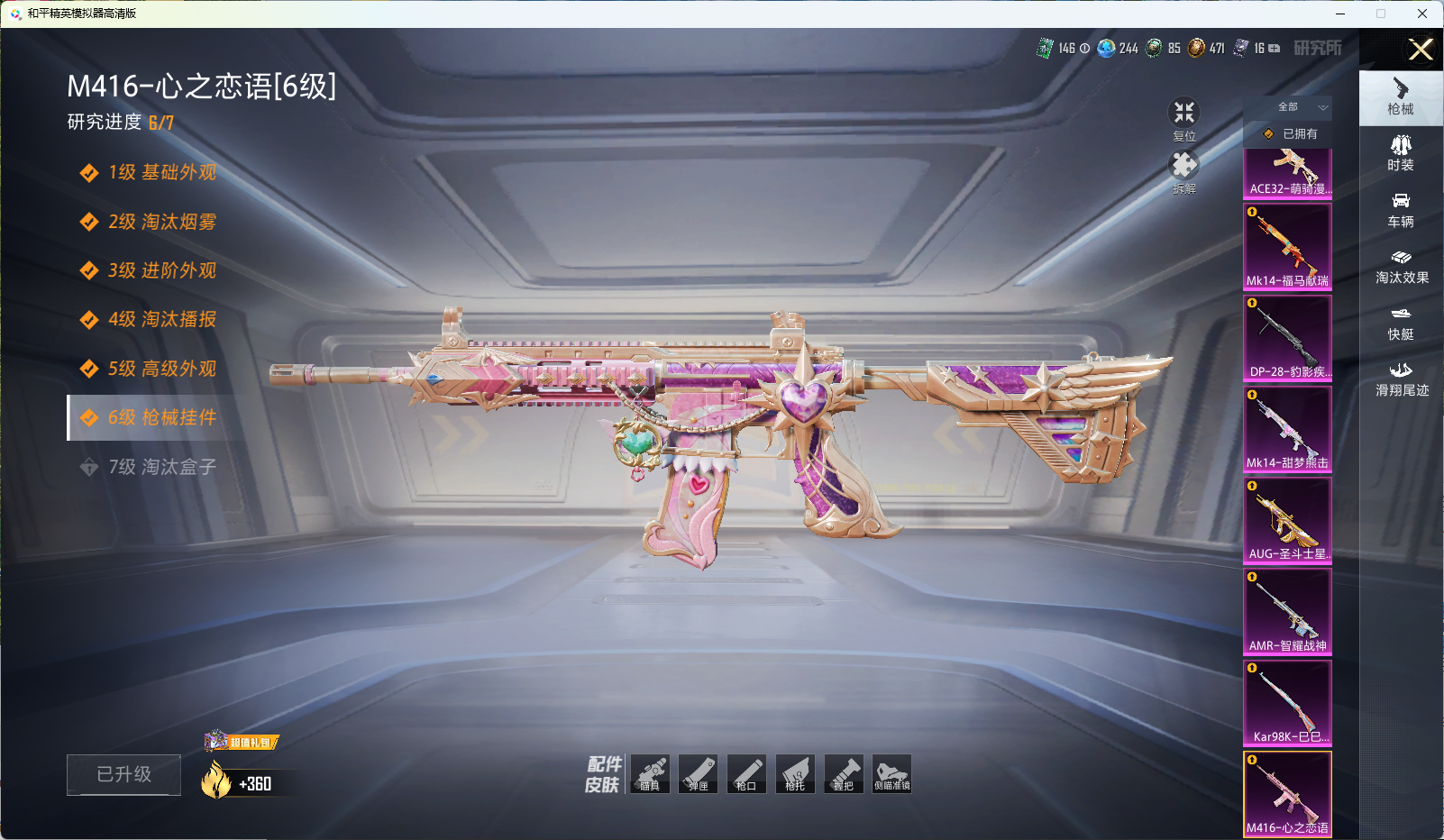
Task: Select the Mk14-福马献瑞 skin thumbnail
Action: click(x=1287, y=246)
